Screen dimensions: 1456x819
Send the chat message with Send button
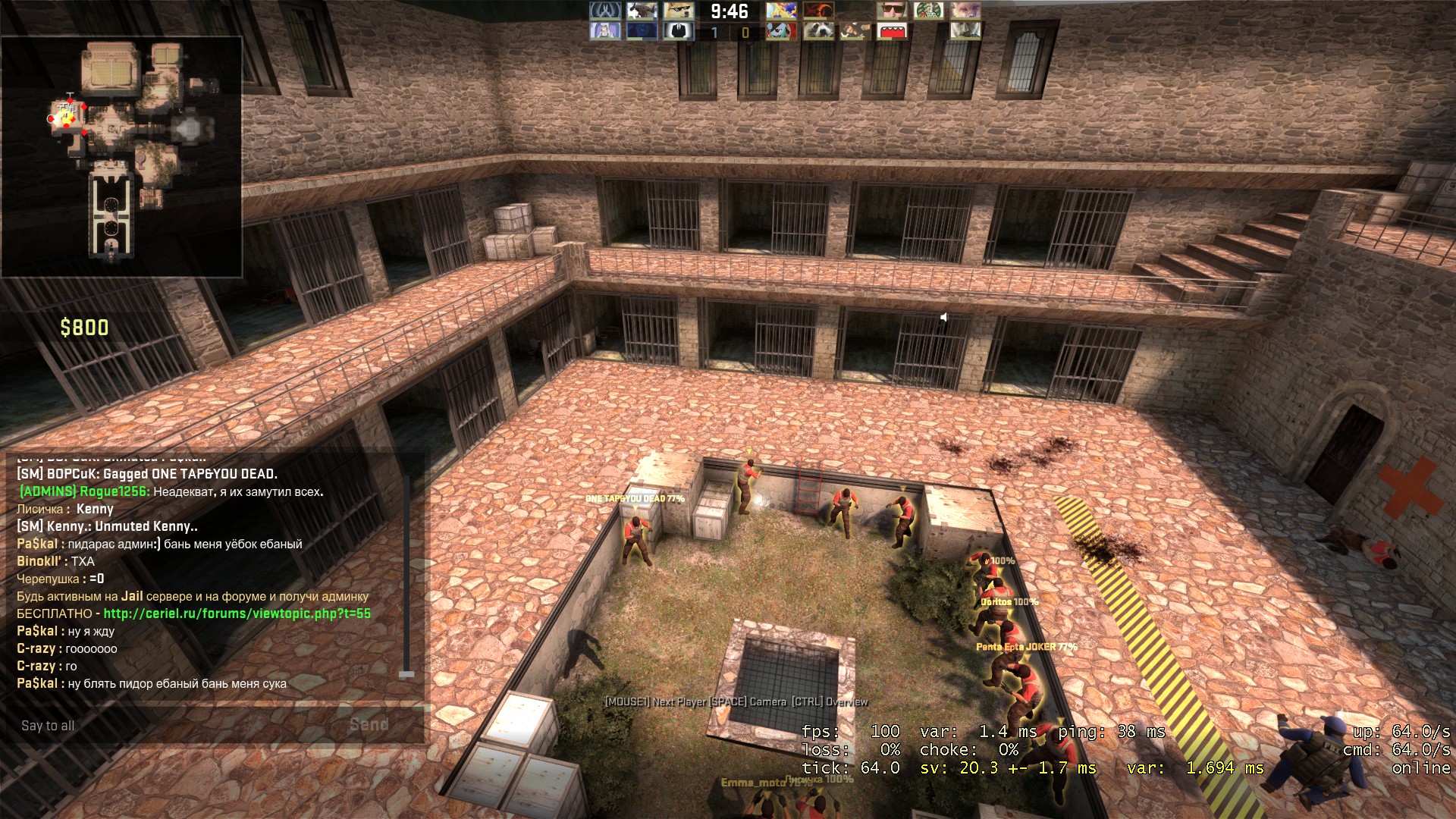369,725
